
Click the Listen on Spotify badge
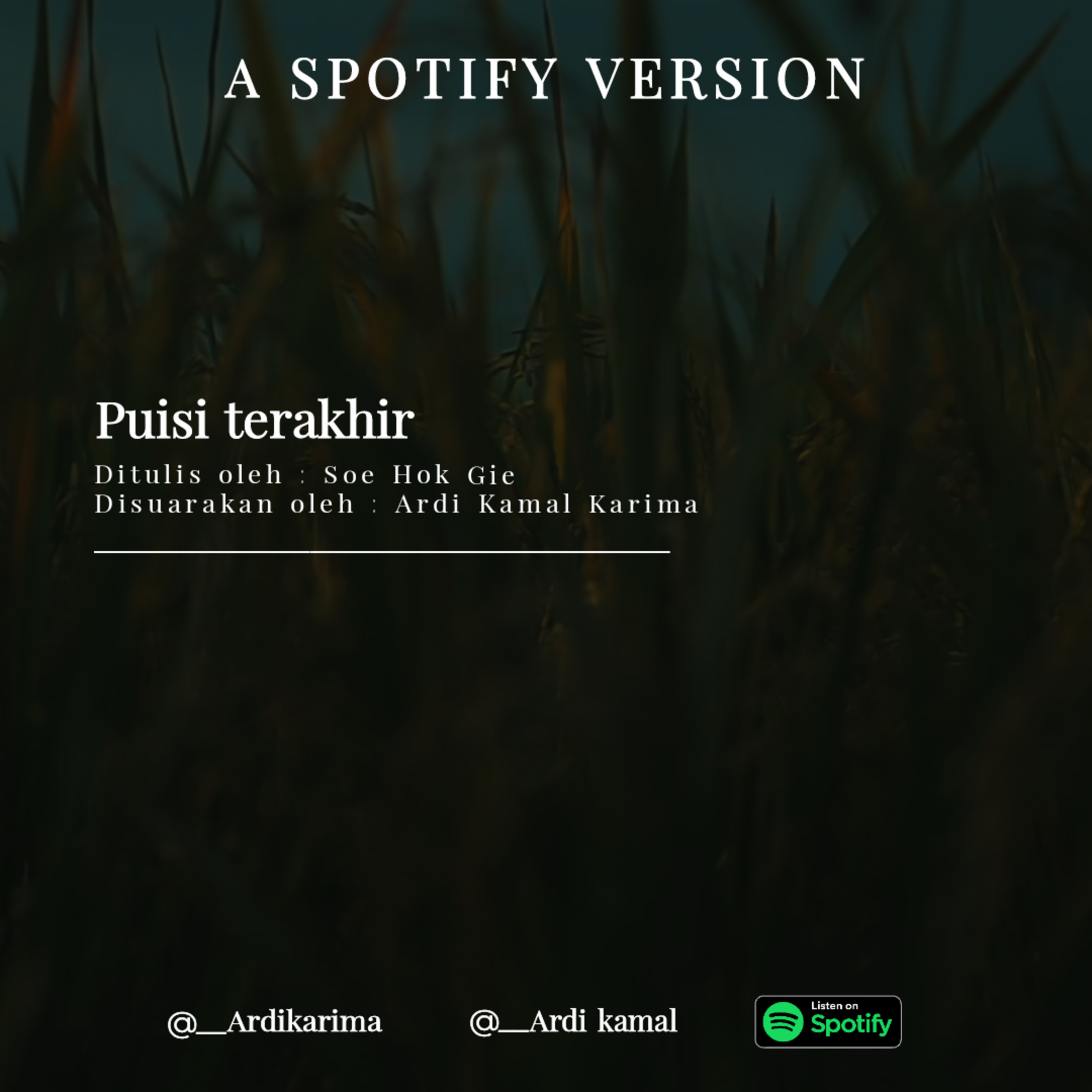[x=827, y=1021]
